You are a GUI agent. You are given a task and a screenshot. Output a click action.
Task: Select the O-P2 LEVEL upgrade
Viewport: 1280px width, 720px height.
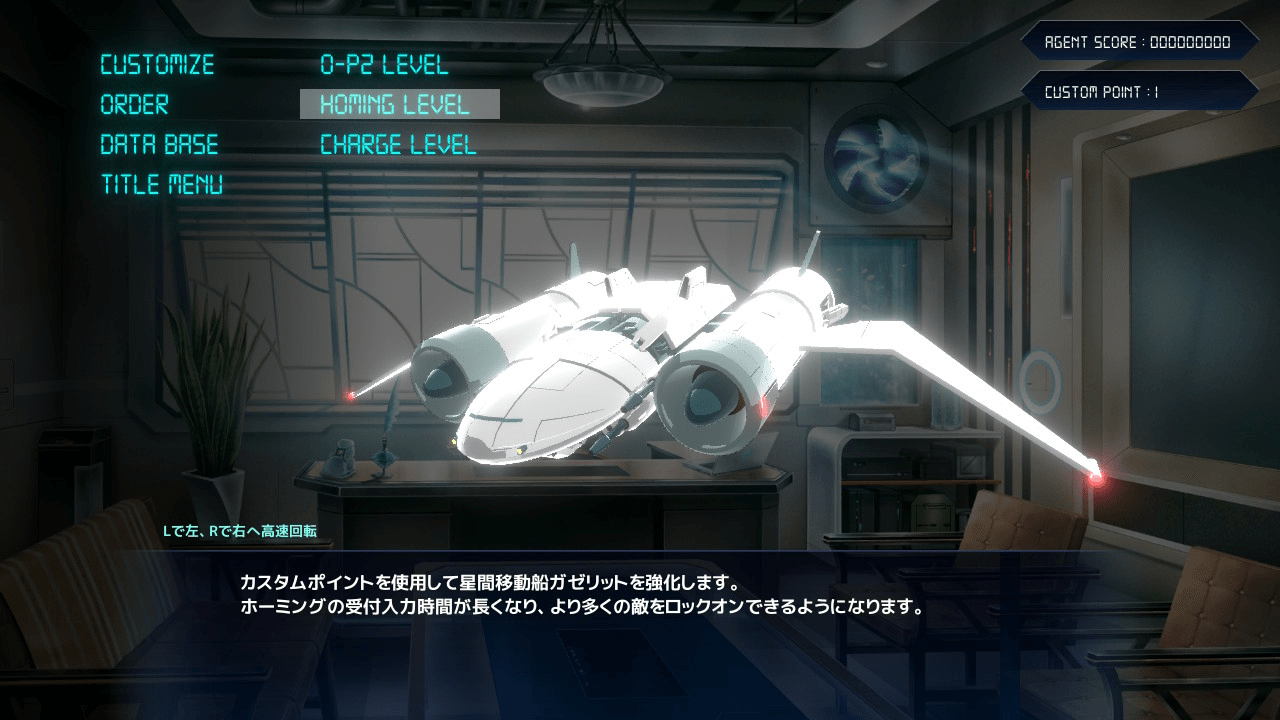click(384, 64)
